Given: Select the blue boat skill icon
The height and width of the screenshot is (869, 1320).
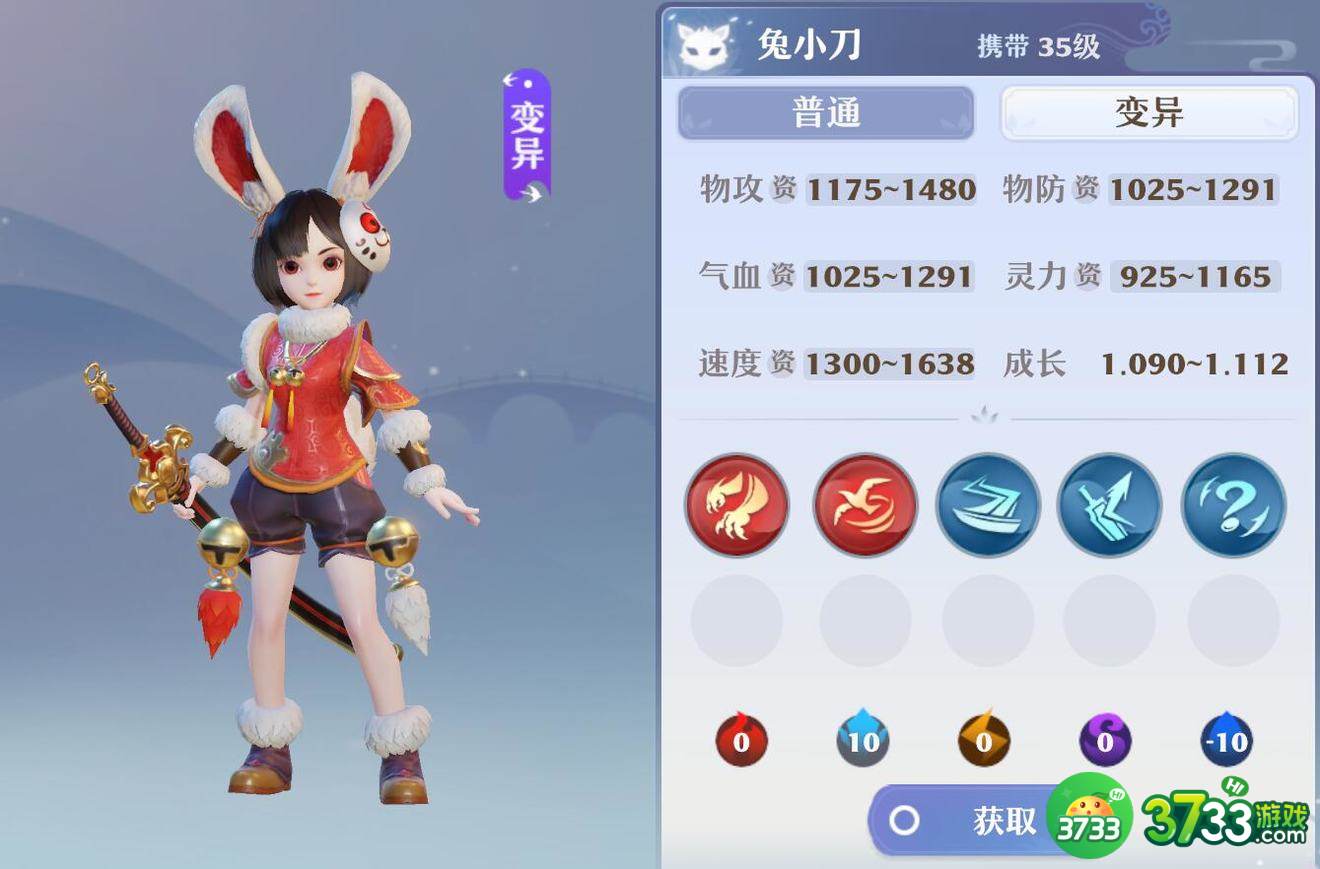Looking at the screenshot, I should [988, 505].
